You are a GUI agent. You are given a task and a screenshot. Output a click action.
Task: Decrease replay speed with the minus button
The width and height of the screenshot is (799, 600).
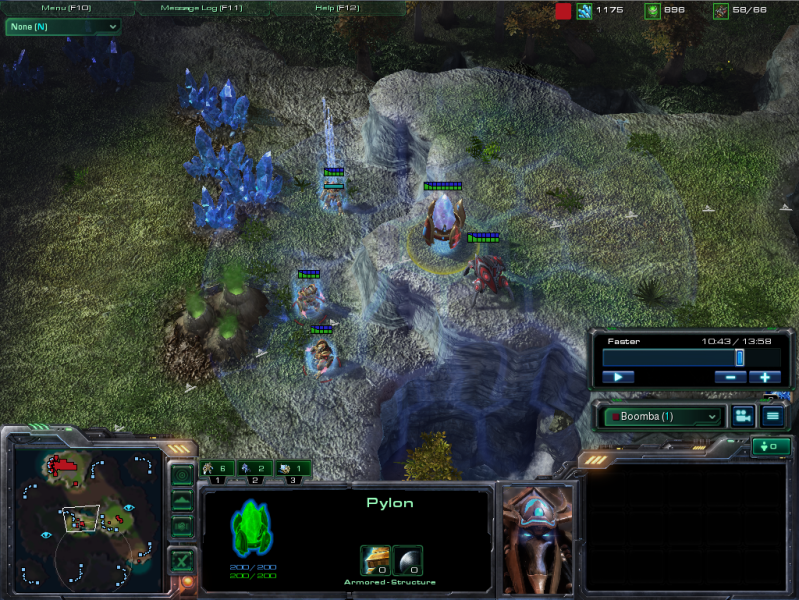click(x=730, y=377)
